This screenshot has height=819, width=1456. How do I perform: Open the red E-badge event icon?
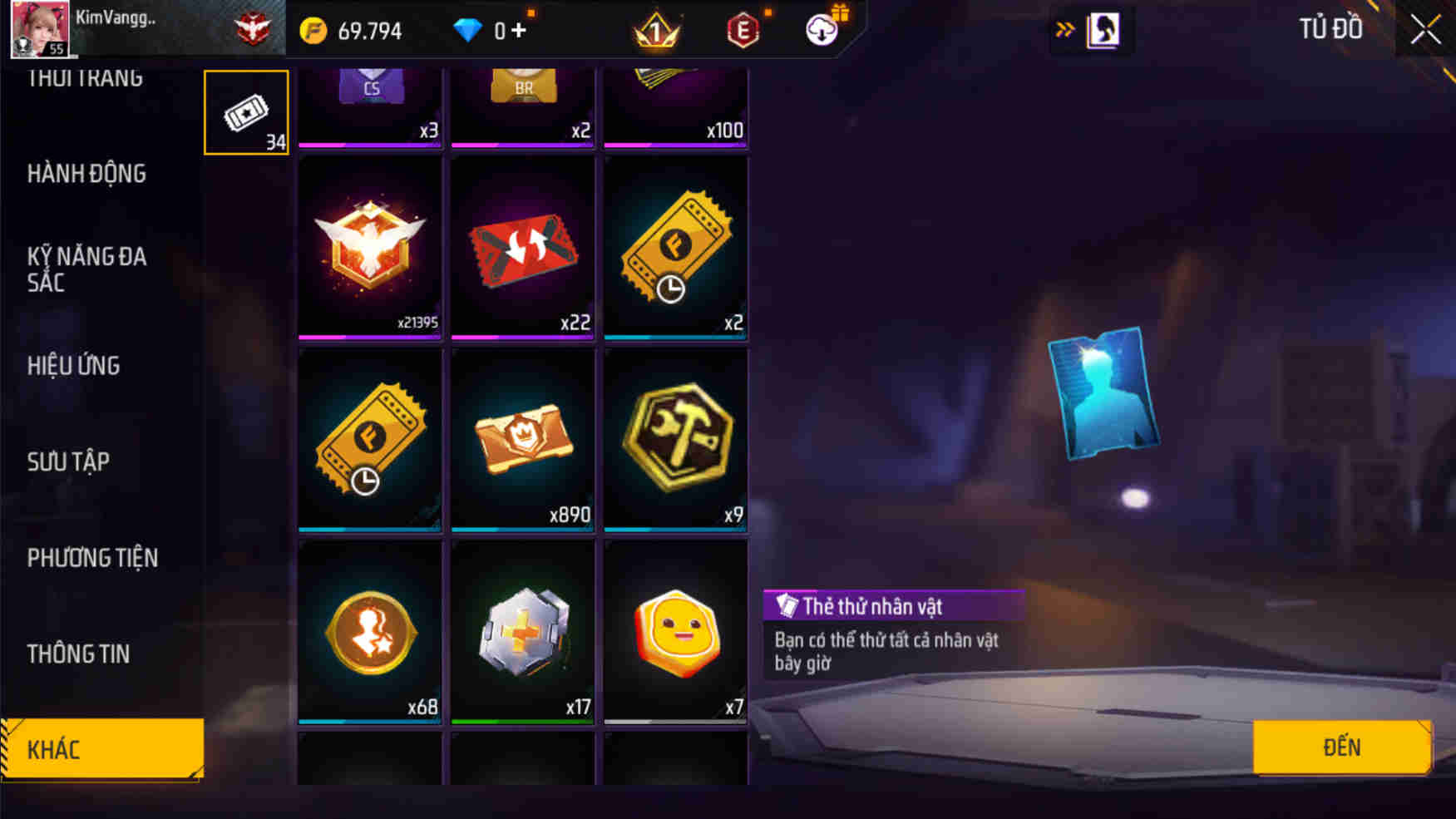click(744, 30)
